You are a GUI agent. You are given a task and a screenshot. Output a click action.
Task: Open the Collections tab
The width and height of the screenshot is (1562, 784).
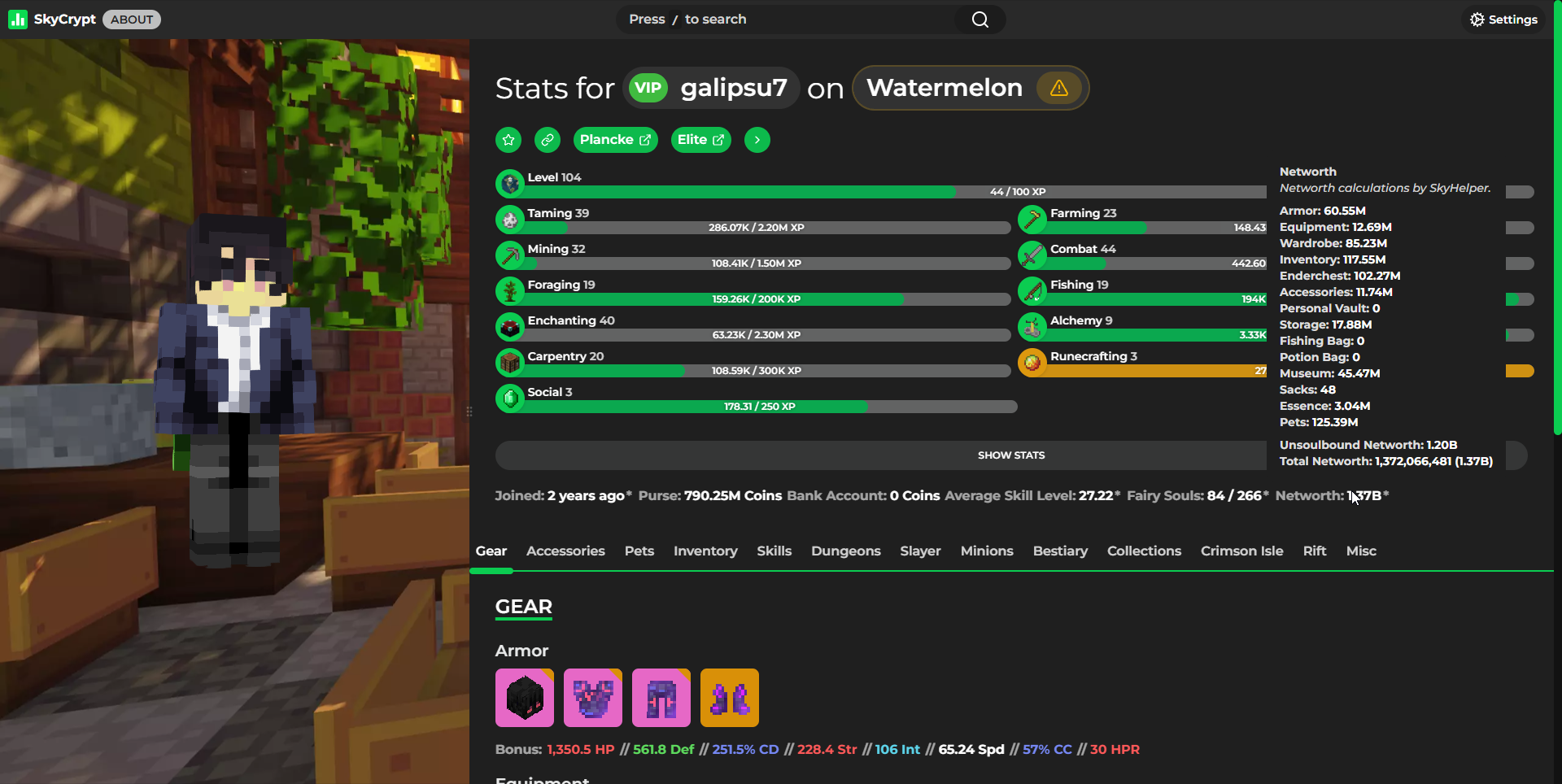point(1144,551)
